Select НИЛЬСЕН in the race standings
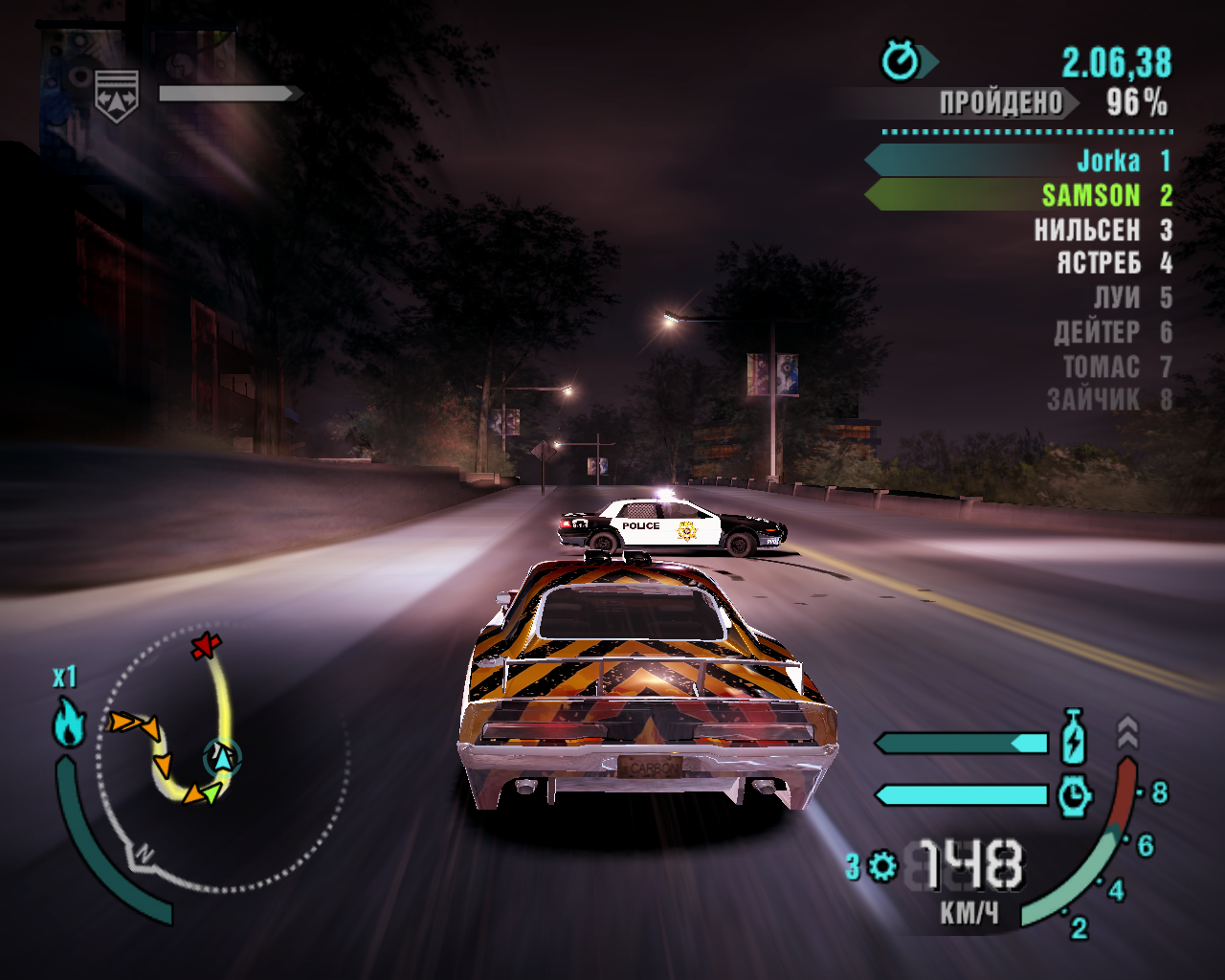Screen dimensions: 1225x980 pos(1087,231)
